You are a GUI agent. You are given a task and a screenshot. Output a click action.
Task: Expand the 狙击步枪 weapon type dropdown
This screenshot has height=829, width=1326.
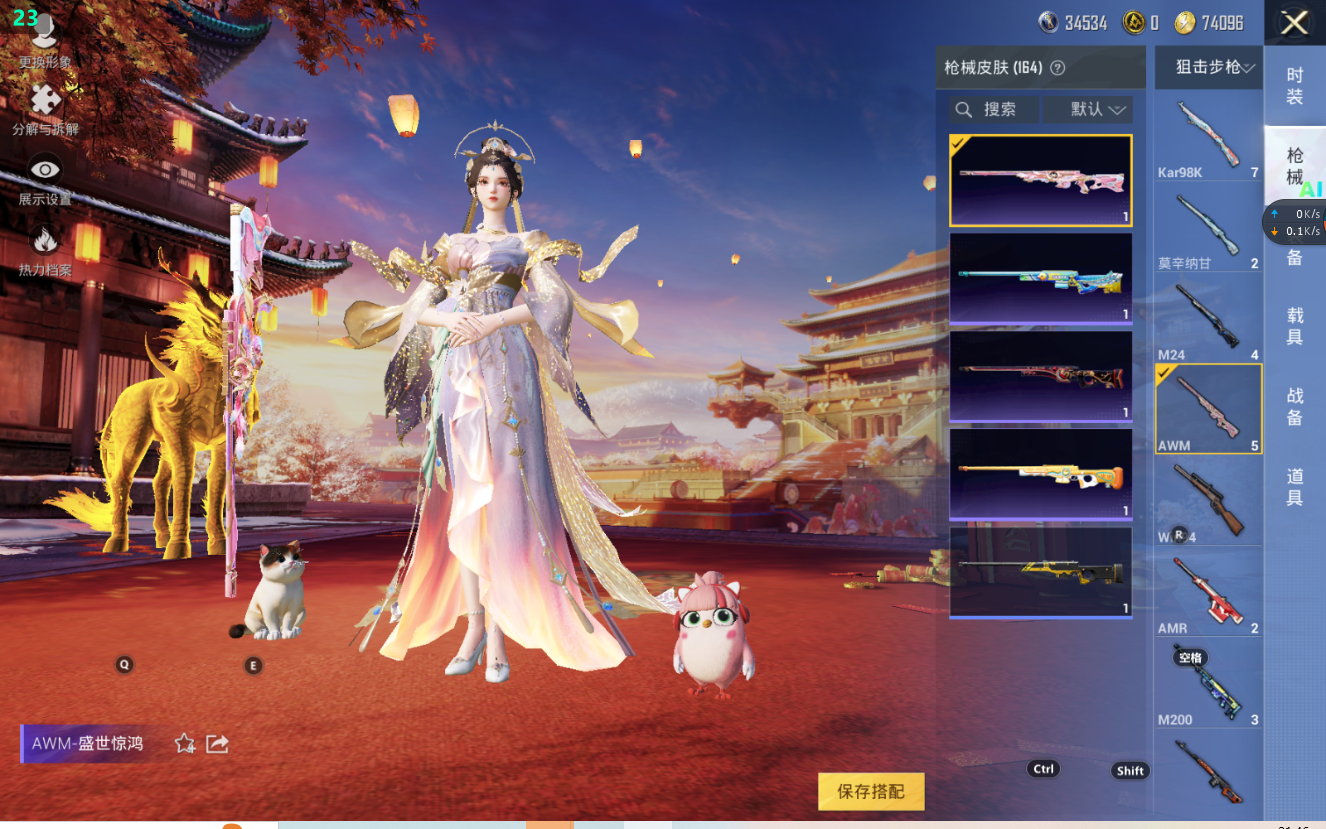1208,67
